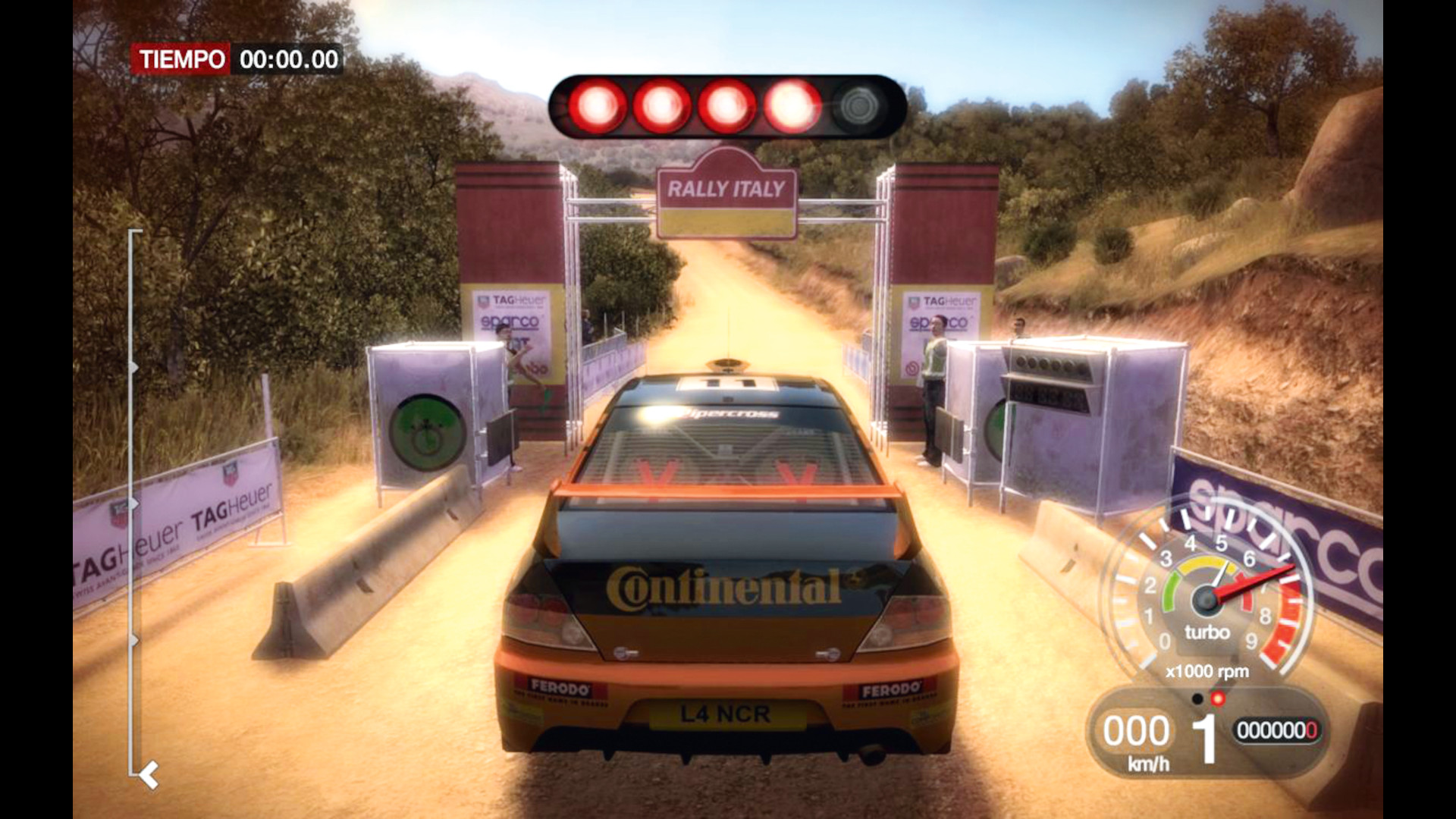Click the unlit green start light

click(x=859, y=105)
